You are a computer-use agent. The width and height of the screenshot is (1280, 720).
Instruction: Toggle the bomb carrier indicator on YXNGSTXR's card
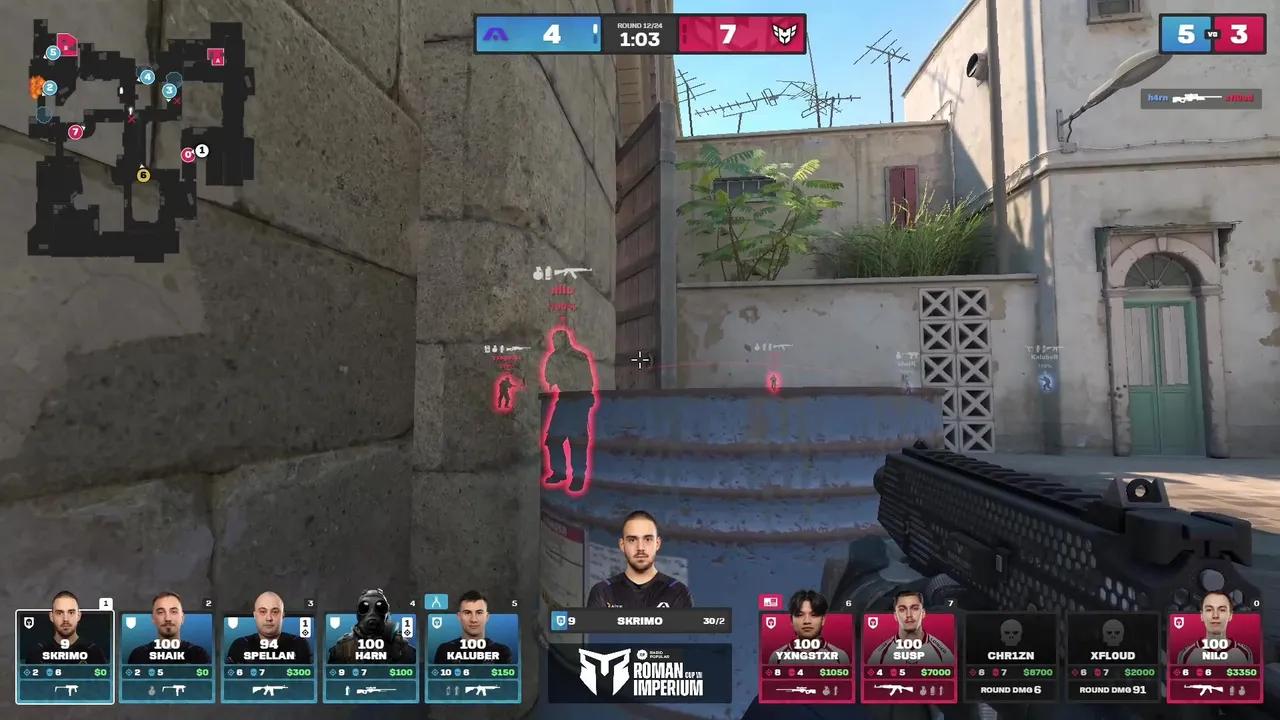coord(770,602)
